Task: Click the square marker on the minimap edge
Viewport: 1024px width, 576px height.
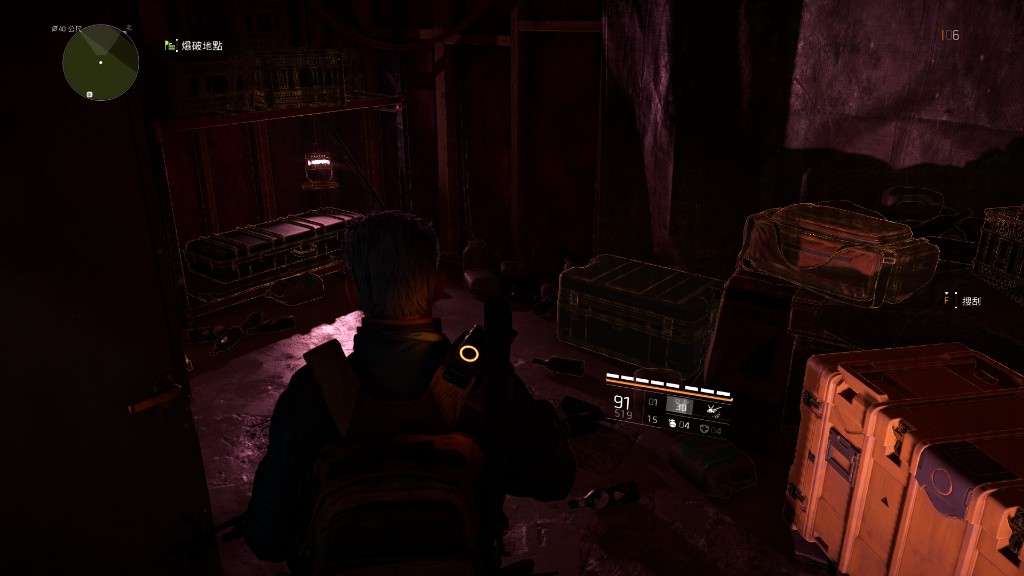Action: [90, 95]
